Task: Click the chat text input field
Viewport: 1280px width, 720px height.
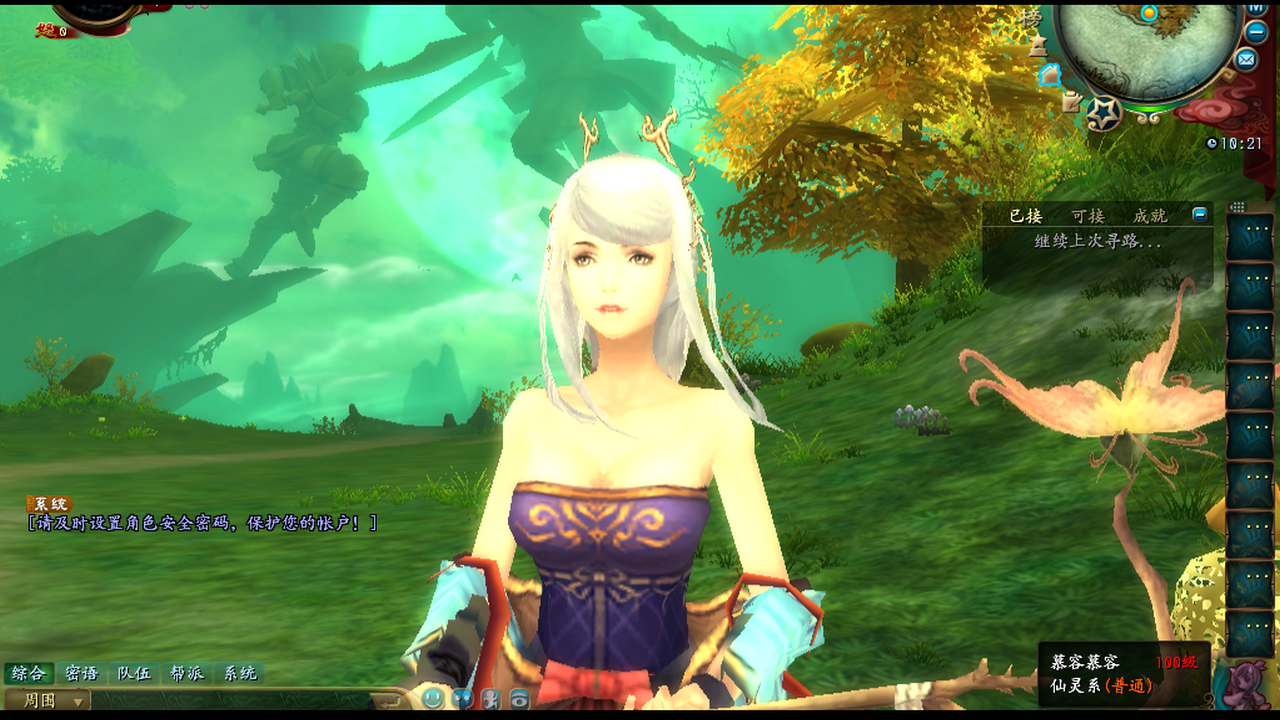Action: pos(230,700)
